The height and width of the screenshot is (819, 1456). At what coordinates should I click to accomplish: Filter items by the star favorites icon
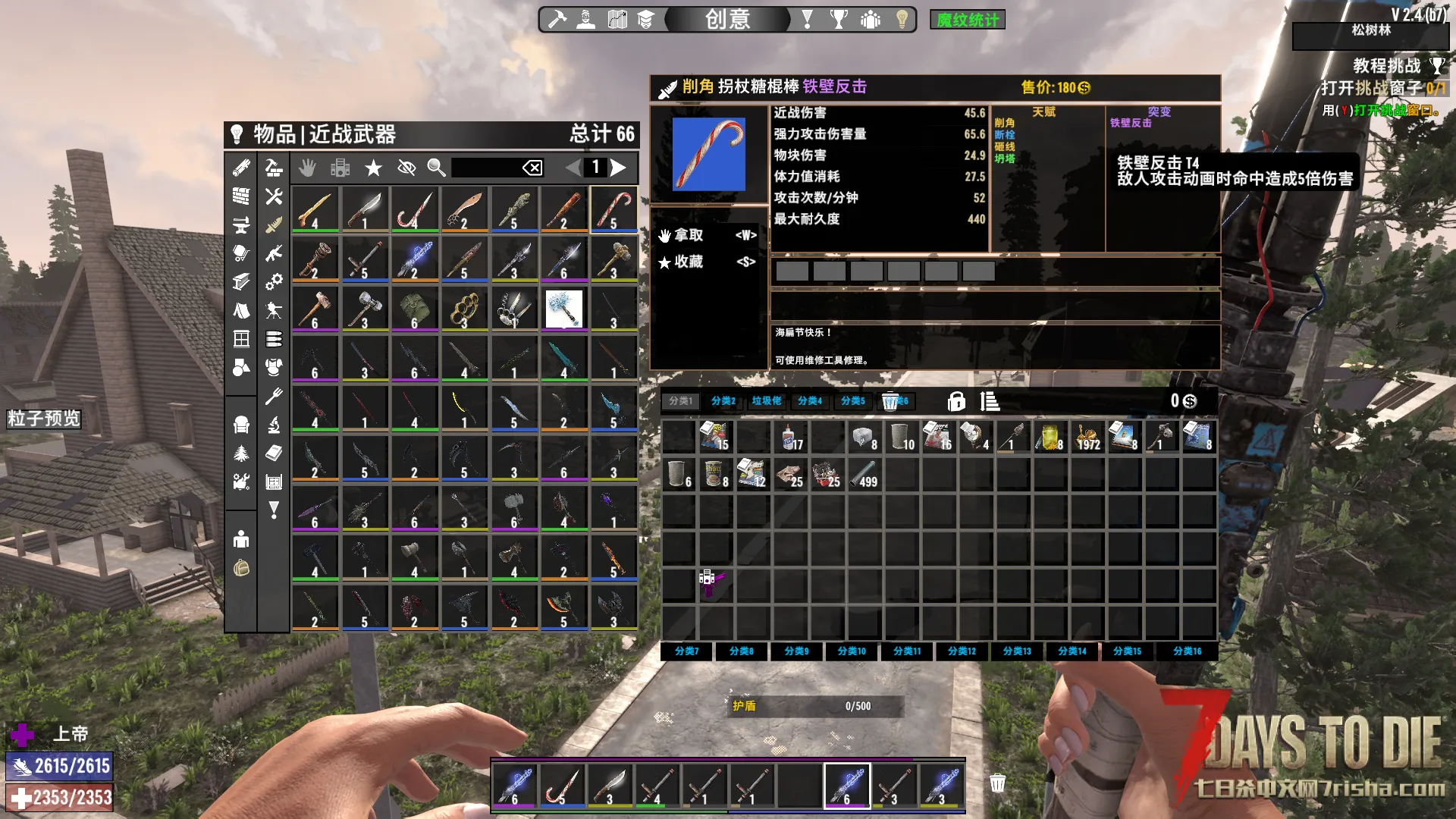(x=373, y=168)
